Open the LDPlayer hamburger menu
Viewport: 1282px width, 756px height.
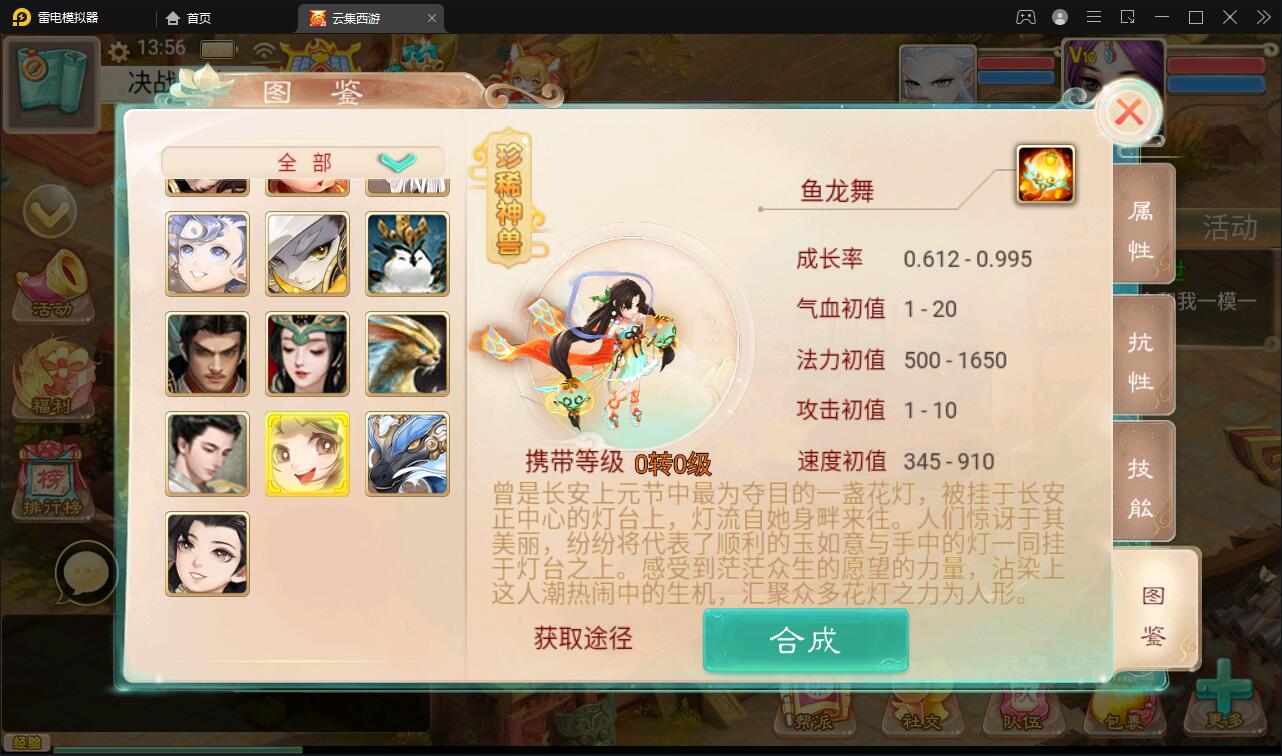tap(1094, 17)
